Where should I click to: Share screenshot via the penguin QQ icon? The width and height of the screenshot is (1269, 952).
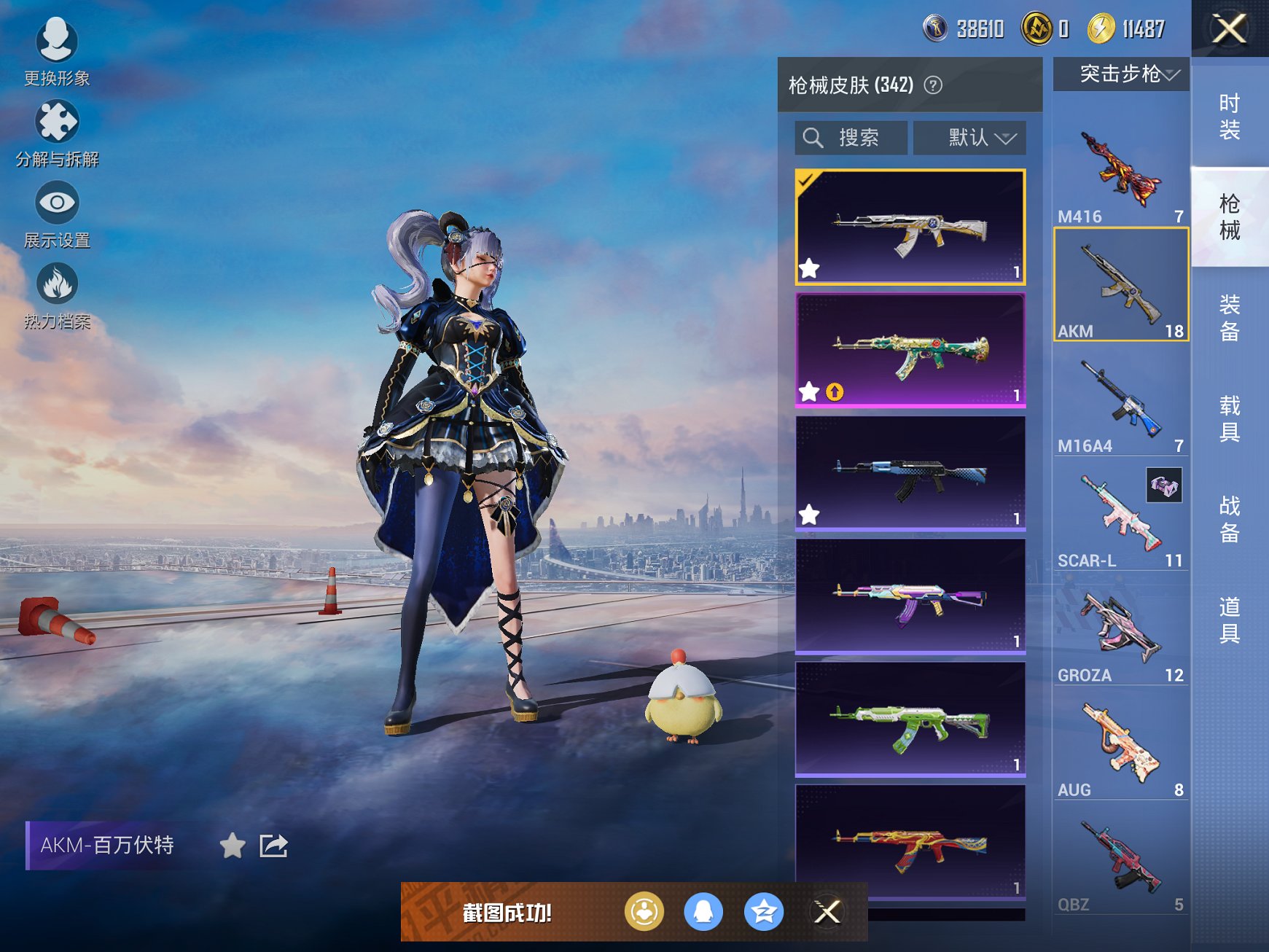click(x=703, y=912)
